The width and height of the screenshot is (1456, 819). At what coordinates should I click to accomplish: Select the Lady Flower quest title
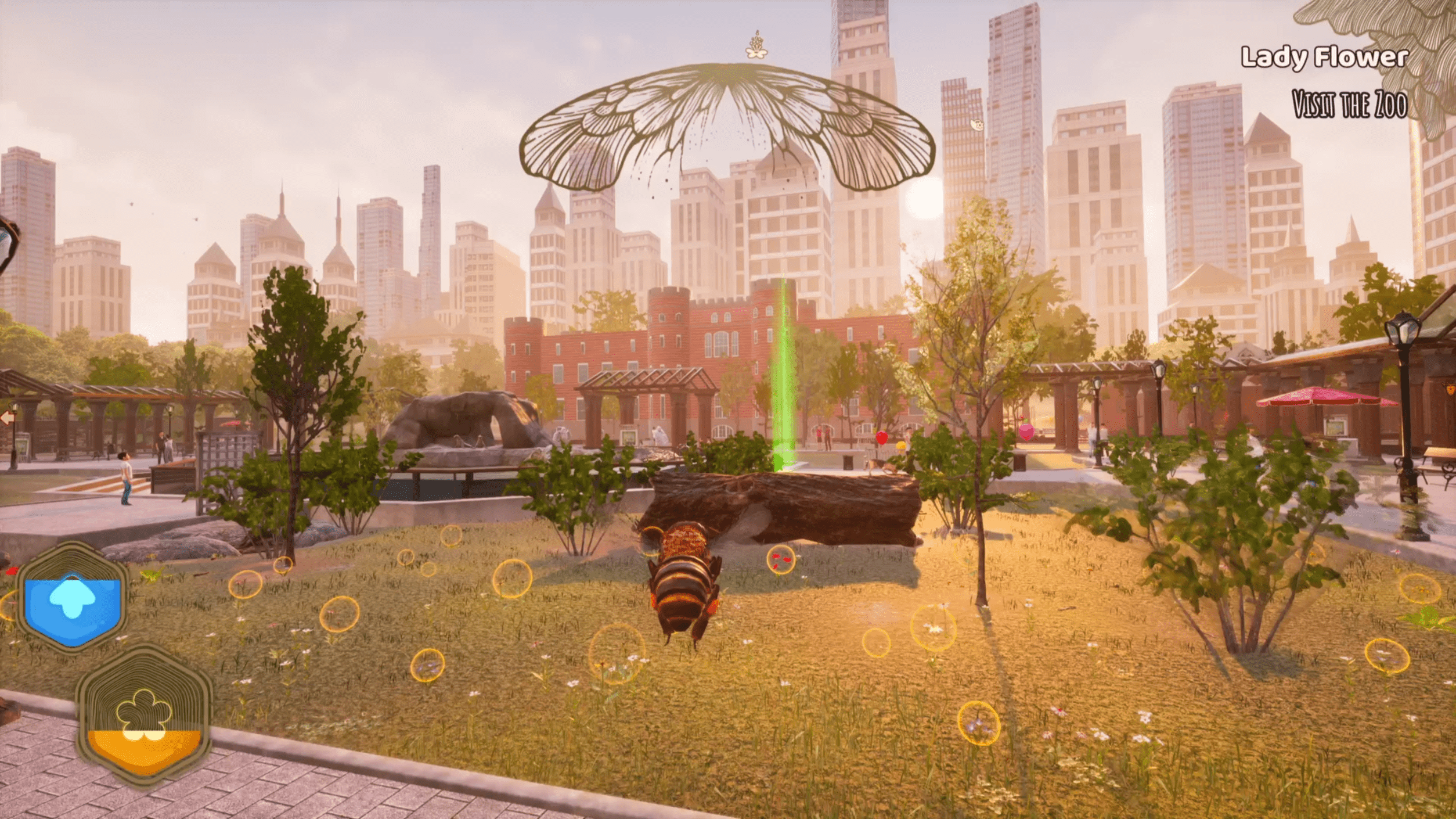tap(1324, 58)
